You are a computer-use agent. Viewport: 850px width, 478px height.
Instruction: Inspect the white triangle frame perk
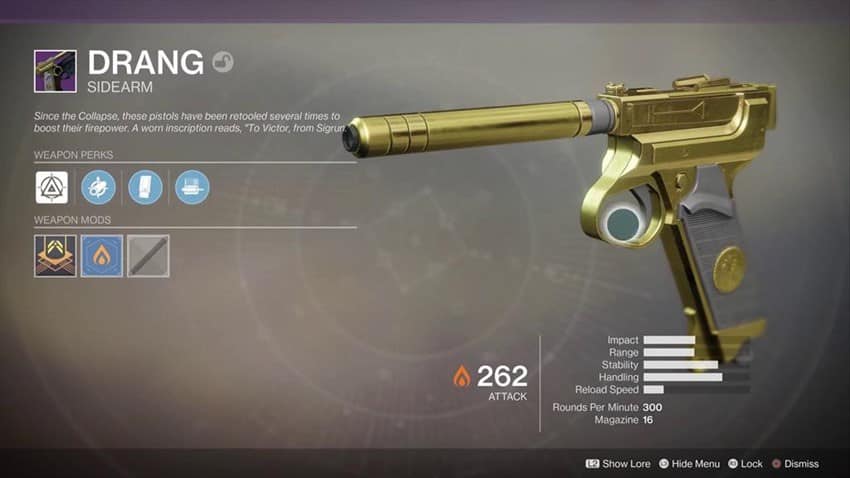point(52,187)
